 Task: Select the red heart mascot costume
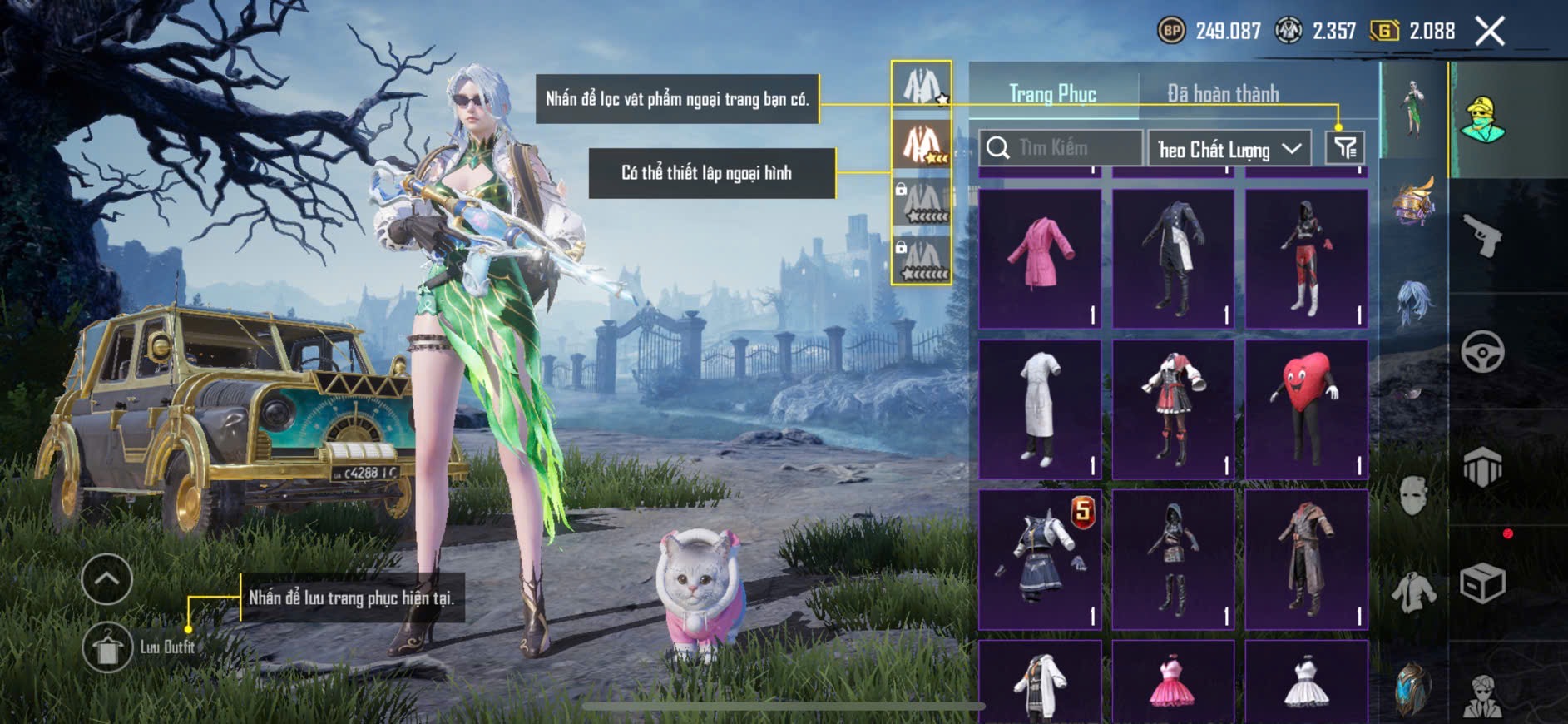click(x=1306, y=409)
